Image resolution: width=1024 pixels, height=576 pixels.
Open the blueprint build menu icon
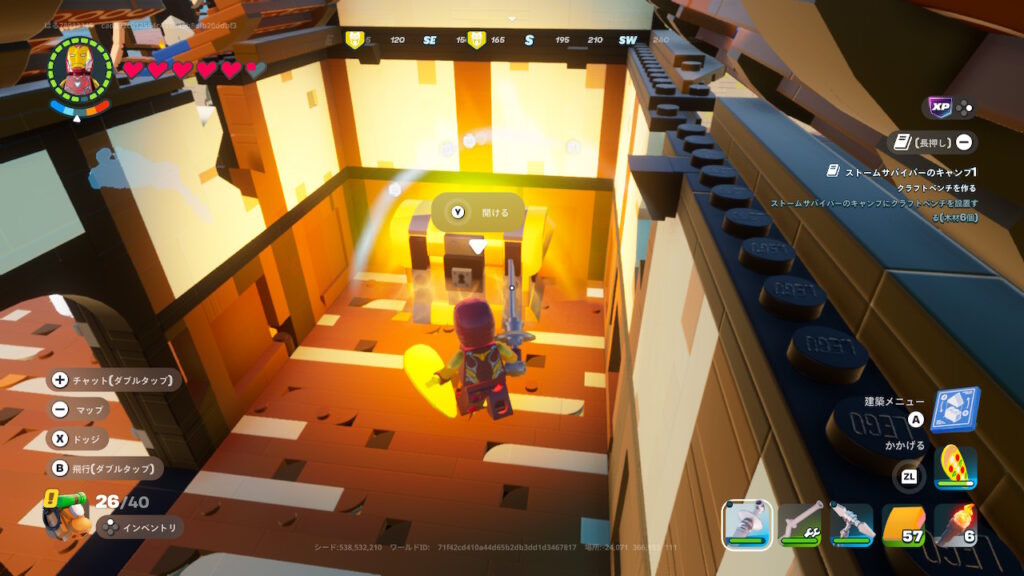[955, 410]
